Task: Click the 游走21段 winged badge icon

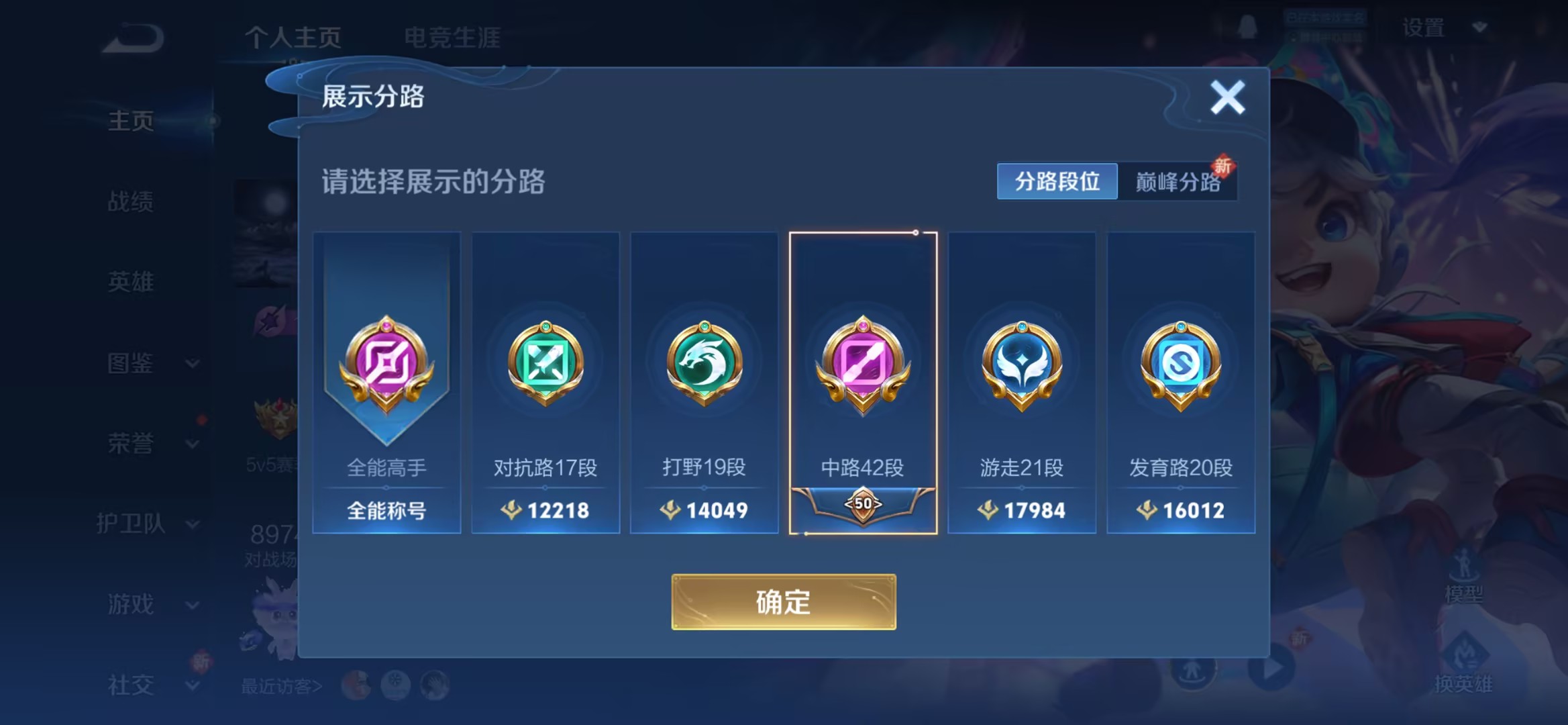Action: [x=1021, y=363]
